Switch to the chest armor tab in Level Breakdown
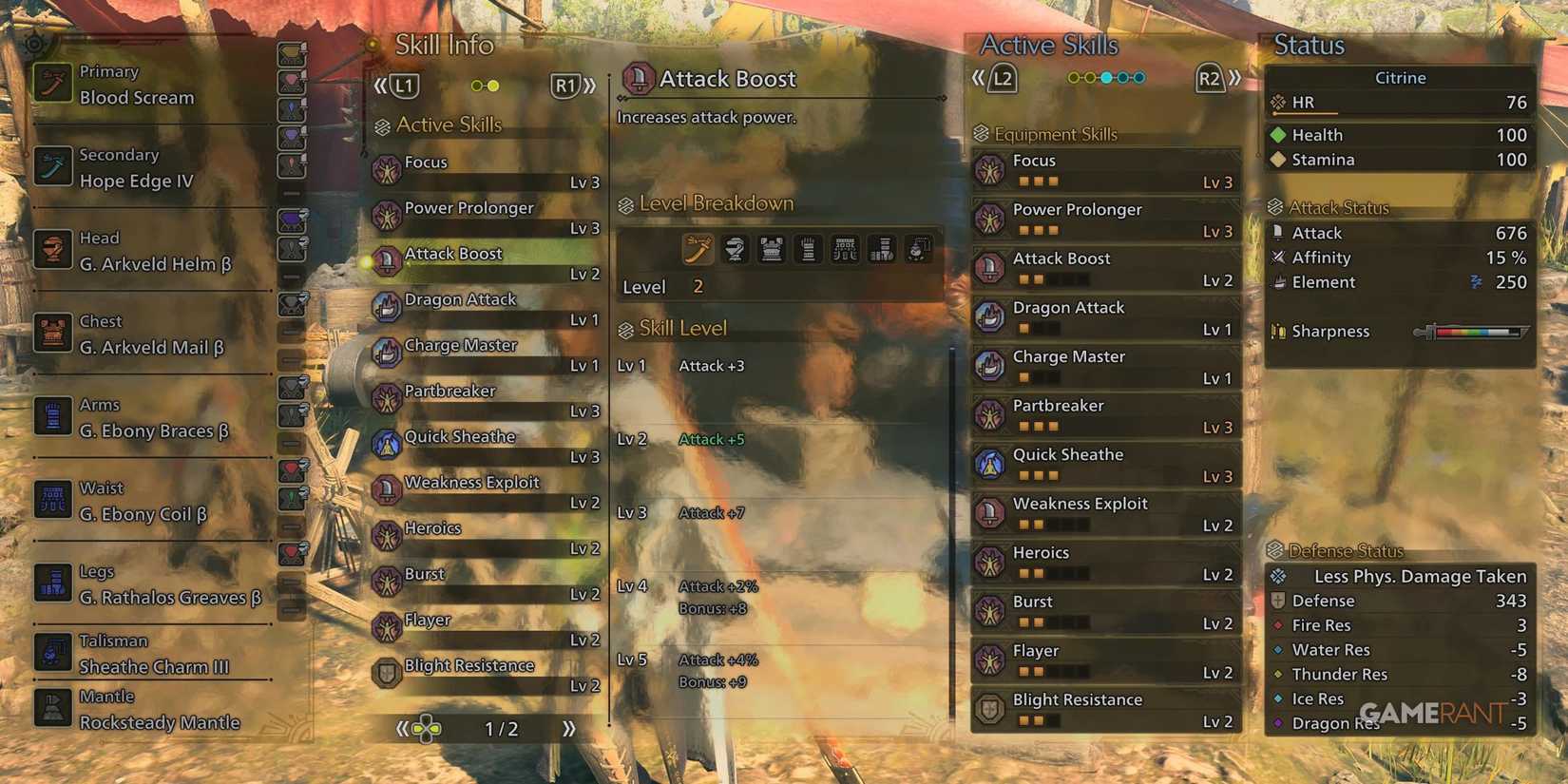The image size is (1568, 784). 772,249
